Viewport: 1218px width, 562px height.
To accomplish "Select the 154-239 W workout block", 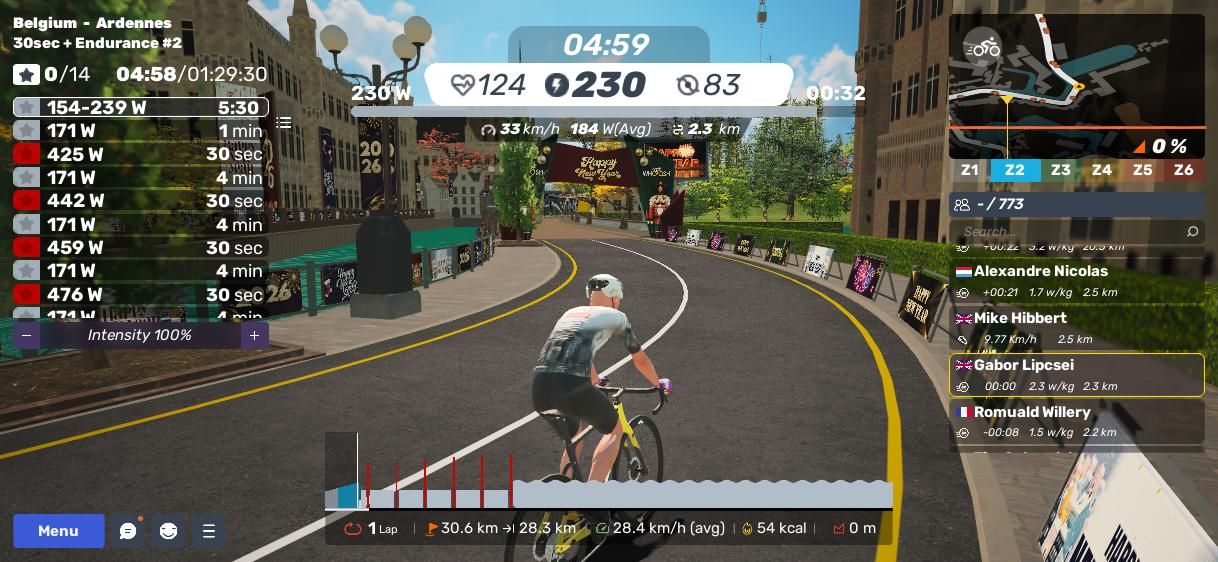I will pyautogui.click(x=140, y=108).
